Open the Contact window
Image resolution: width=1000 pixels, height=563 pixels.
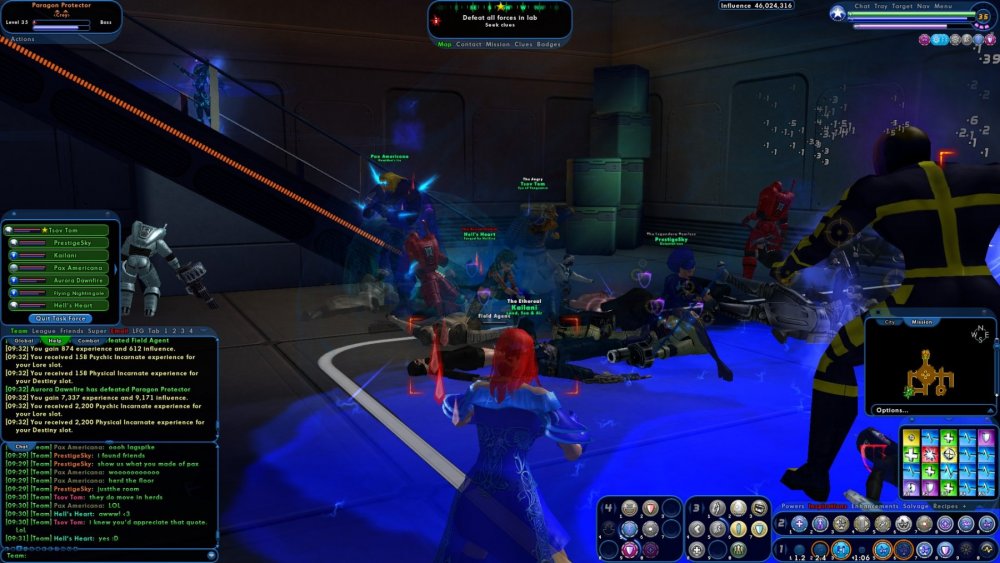pos(469,44)
